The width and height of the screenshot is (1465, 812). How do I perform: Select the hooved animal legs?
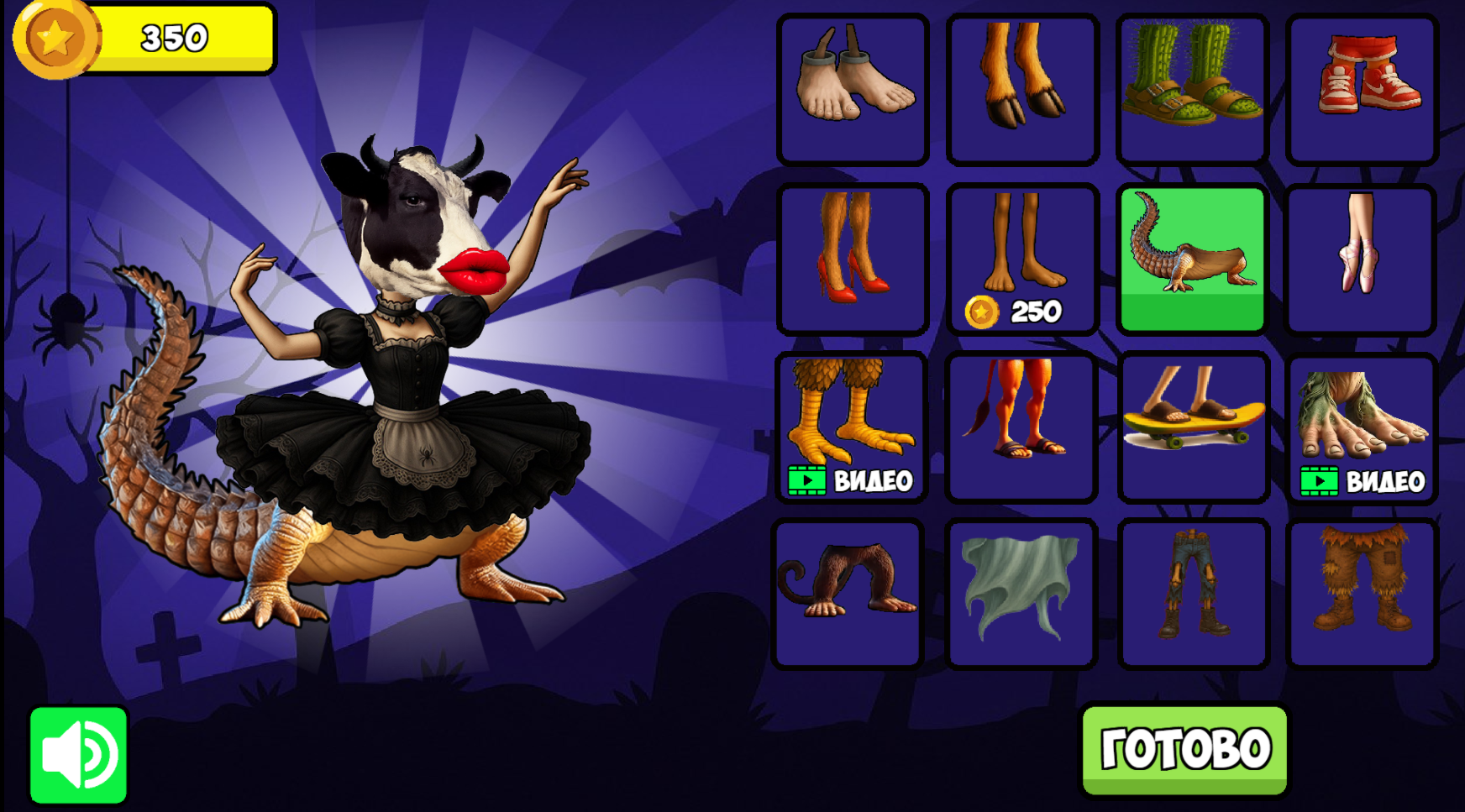[x=1021, y=86]
